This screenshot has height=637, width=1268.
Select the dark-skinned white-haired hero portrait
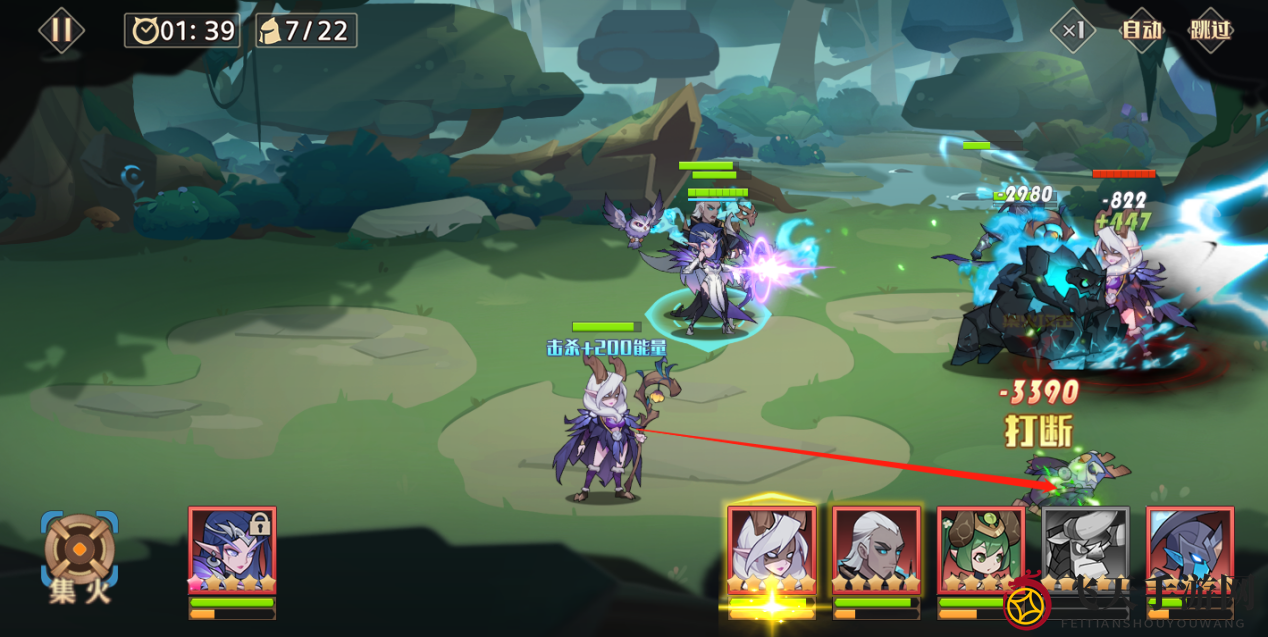pyautogui.click(x=876, y=550)
